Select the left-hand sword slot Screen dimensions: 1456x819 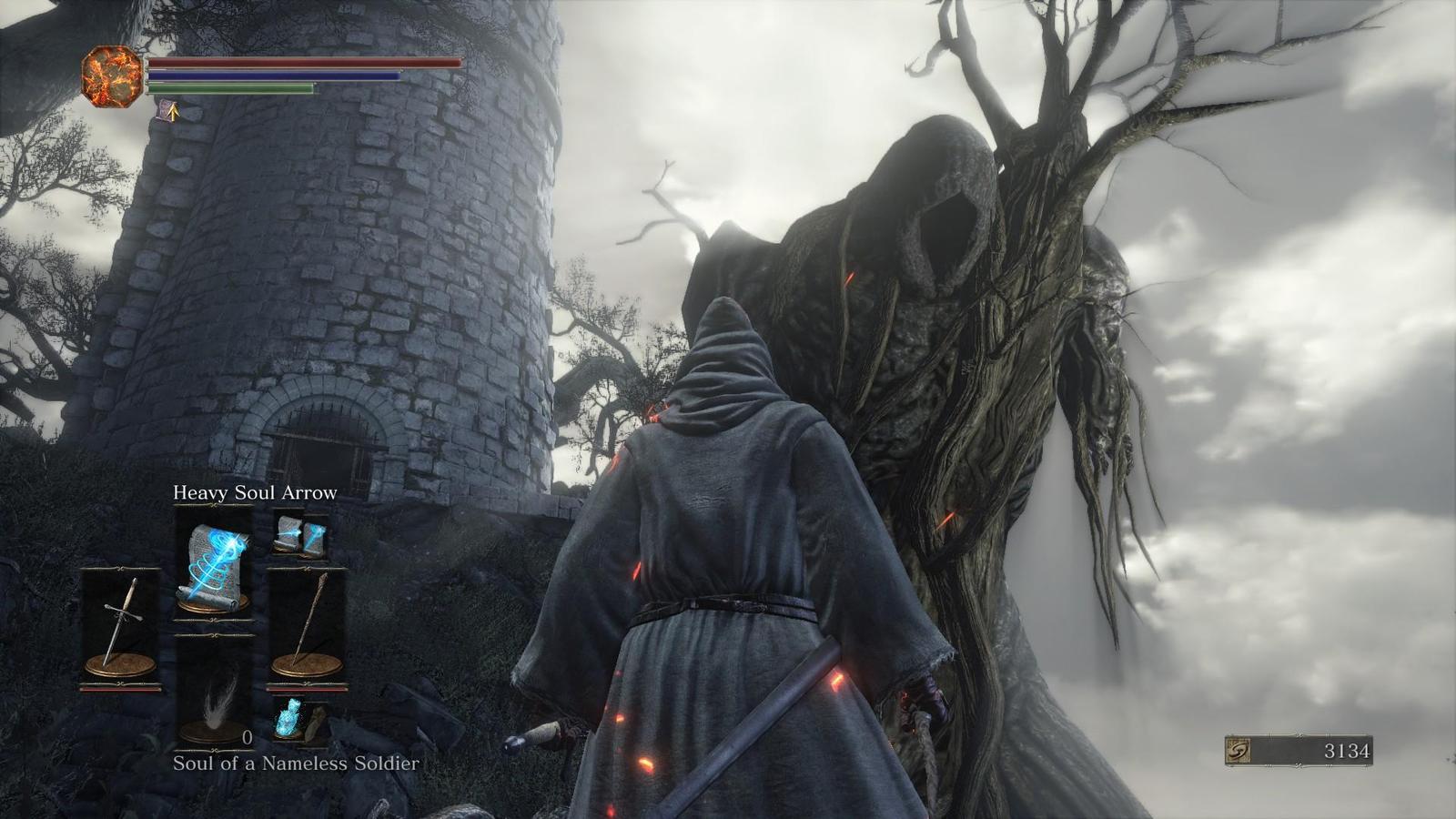[x=120, y=626]
